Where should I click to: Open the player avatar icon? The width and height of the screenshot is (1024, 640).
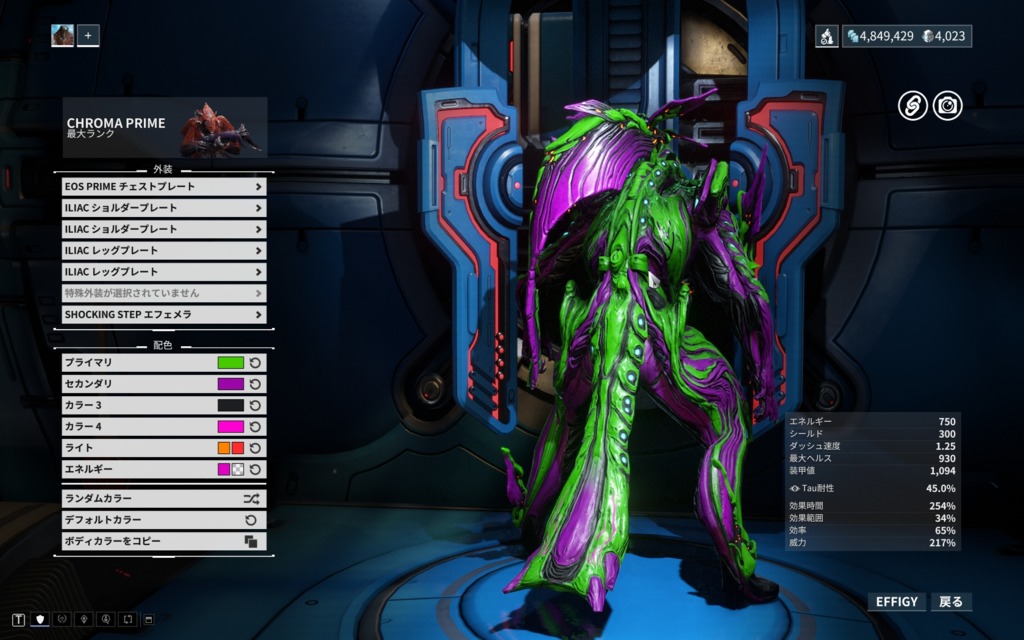click(63, 36)
